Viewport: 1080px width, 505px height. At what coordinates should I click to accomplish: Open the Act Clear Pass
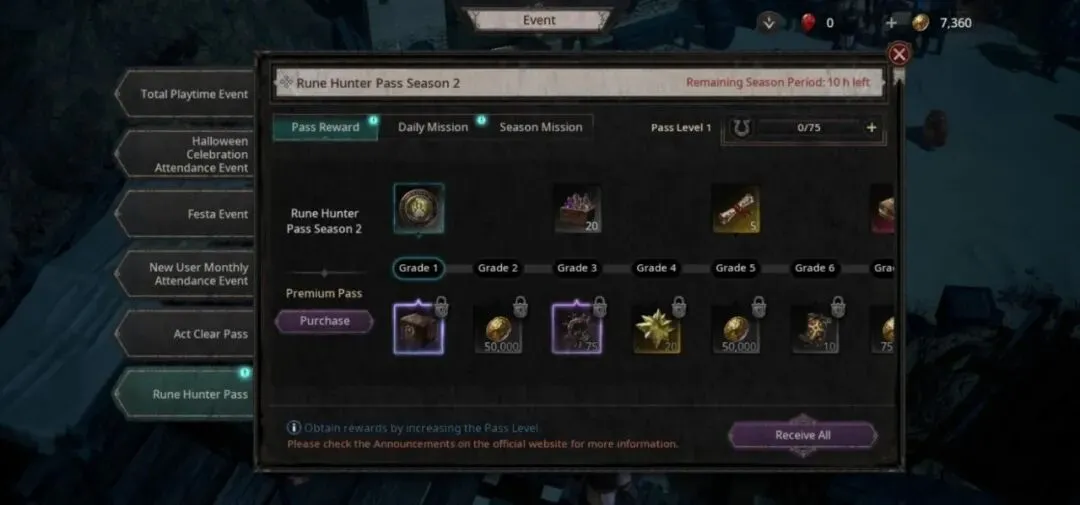point(195,334)
